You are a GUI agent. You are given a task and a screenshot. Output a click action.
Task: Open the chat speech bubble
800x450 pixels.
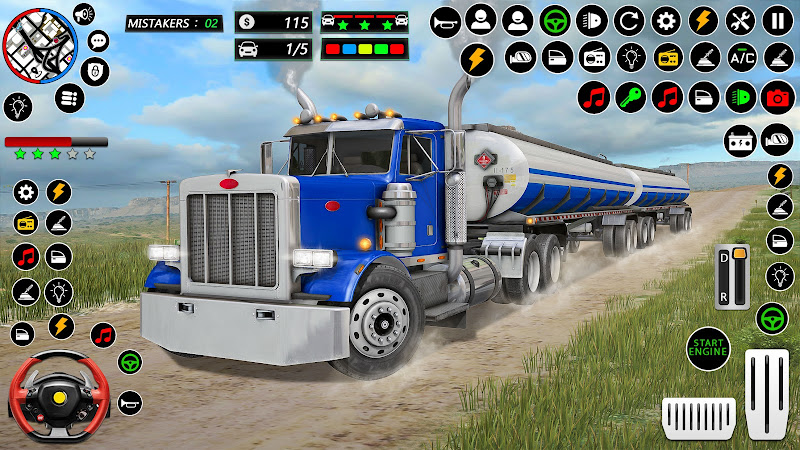tap(98, 41)
